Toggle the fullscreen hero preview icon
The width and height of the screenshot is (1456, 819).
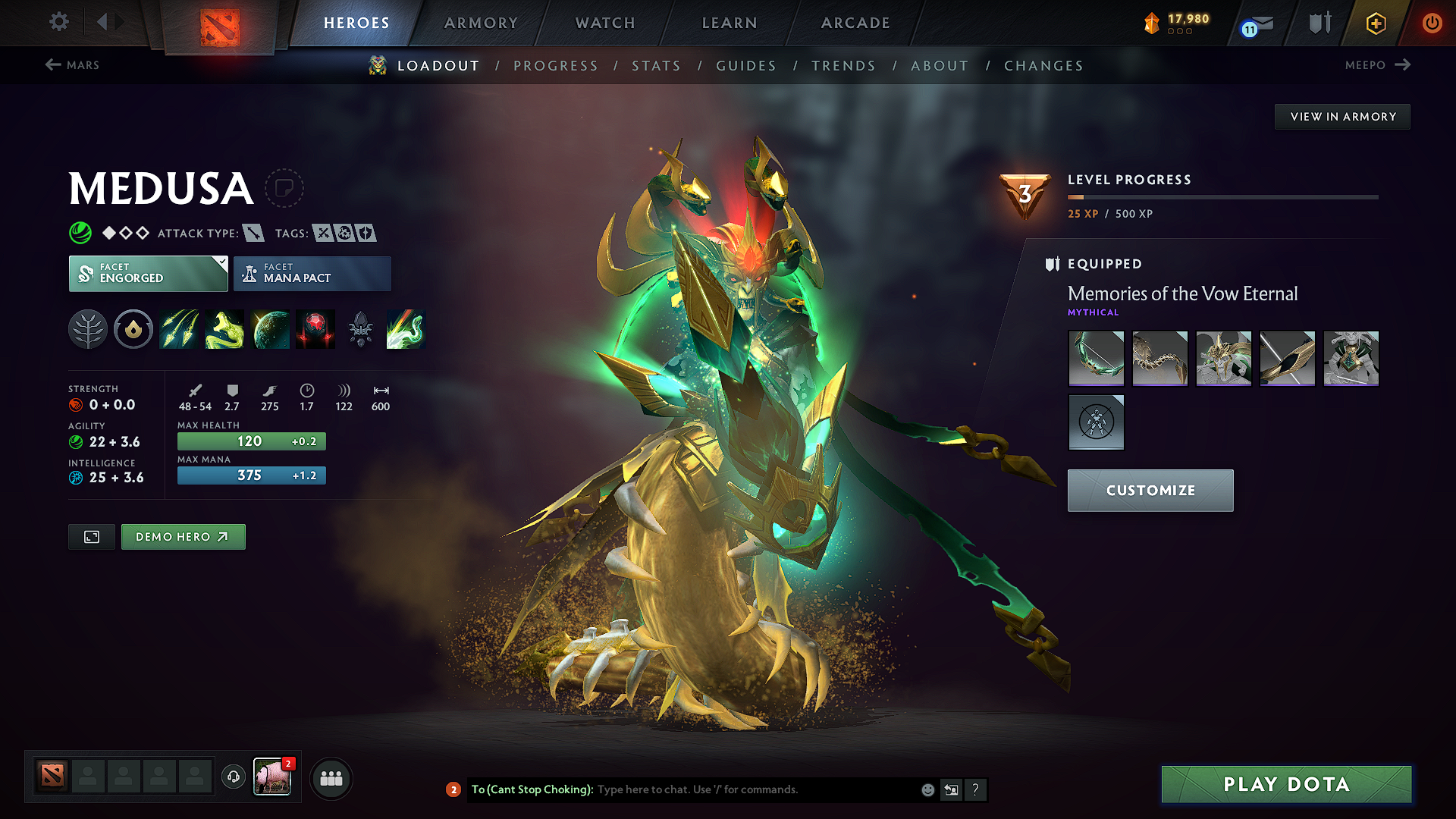click(x=91, y=536)
